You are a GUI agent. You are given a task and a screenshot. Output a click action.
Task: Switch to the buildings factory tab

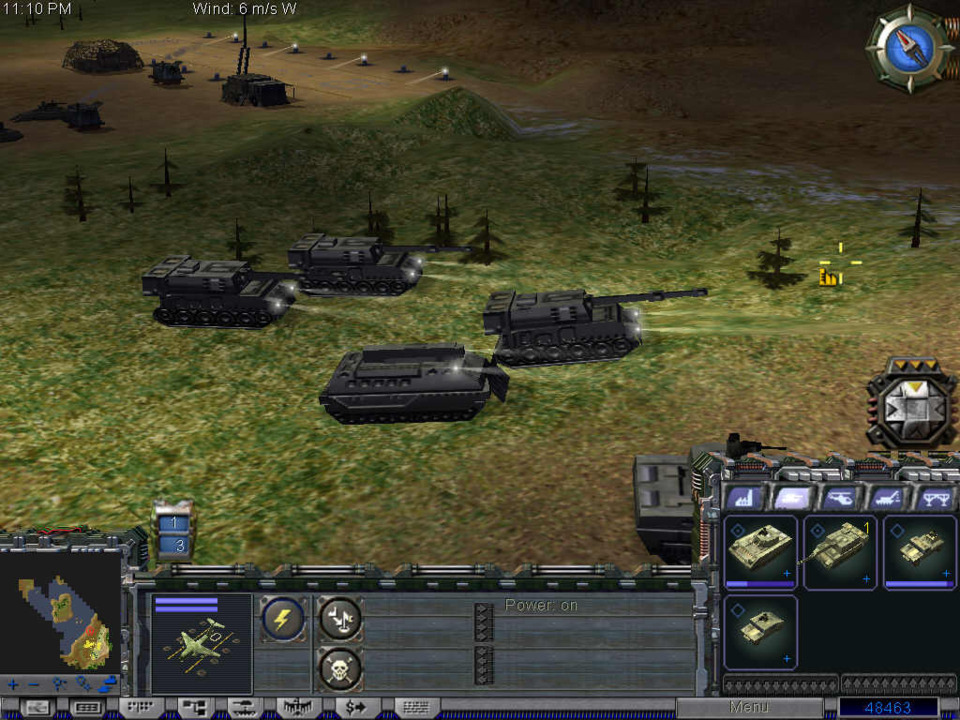coord(744,497)
